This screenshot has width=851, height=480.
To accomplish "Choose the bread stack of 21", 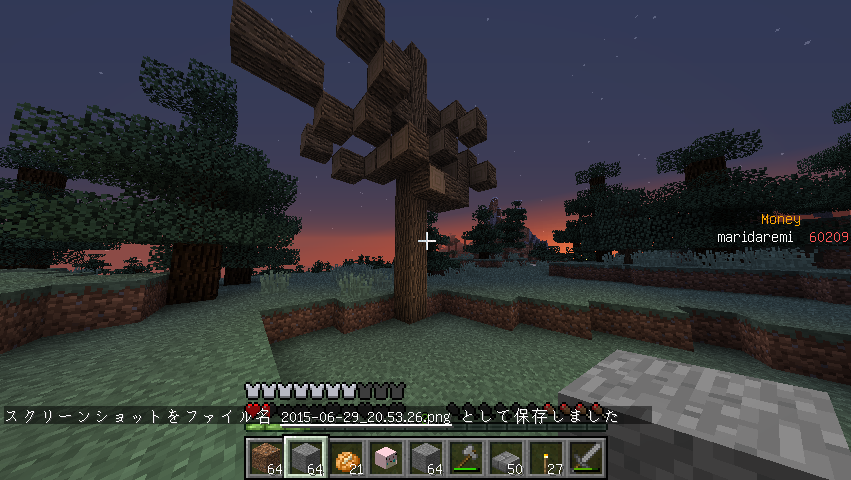I will (345, 458).
